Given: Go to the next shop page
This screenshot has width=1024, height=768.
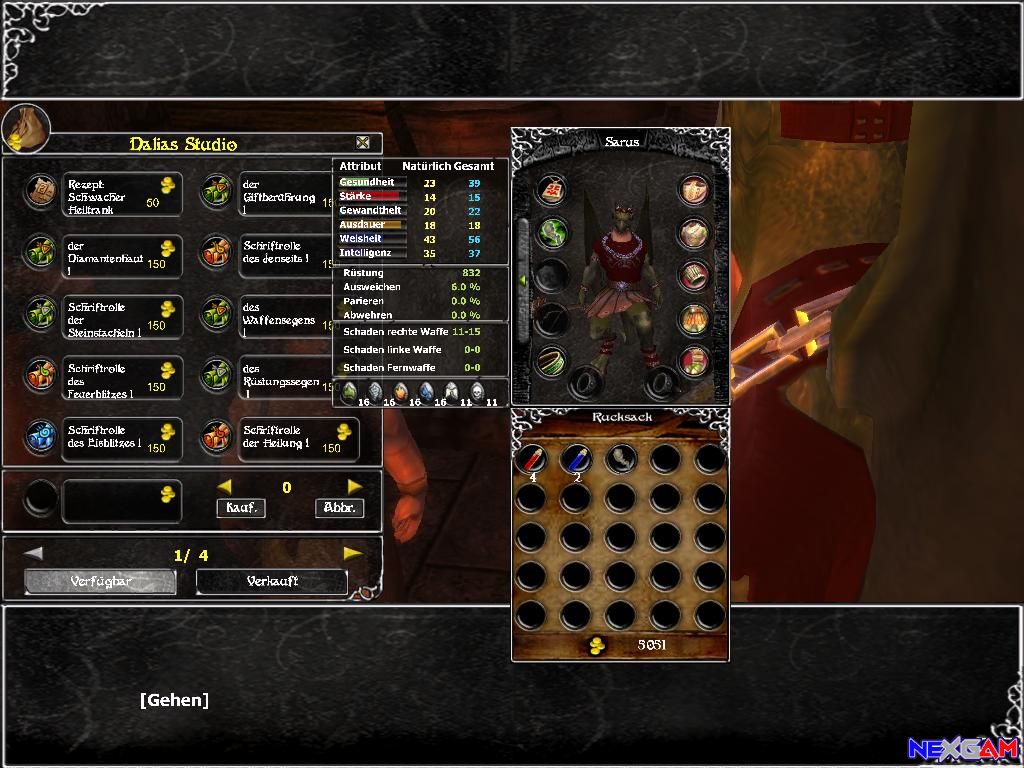Looking at the screenshot, I should click(x=352, y=553).
